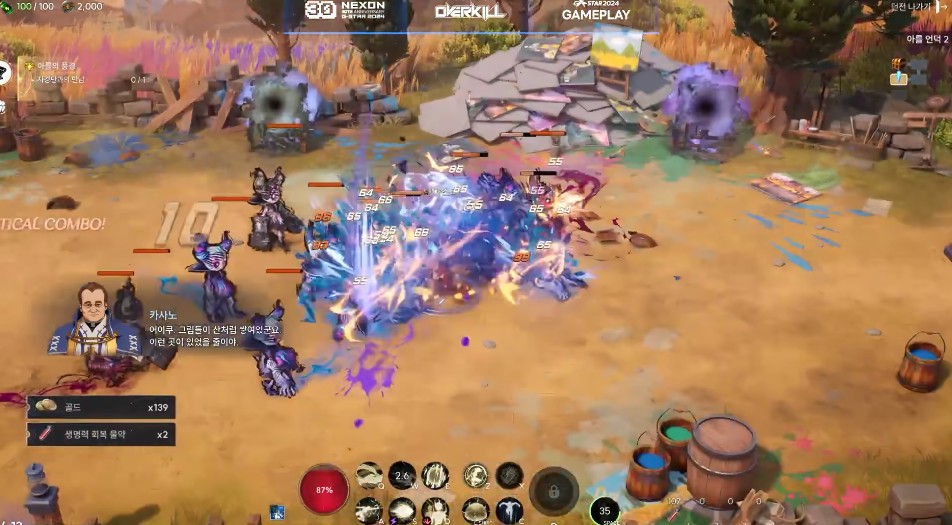Click the locked padlock skill slot

click(x=554, y=490)
